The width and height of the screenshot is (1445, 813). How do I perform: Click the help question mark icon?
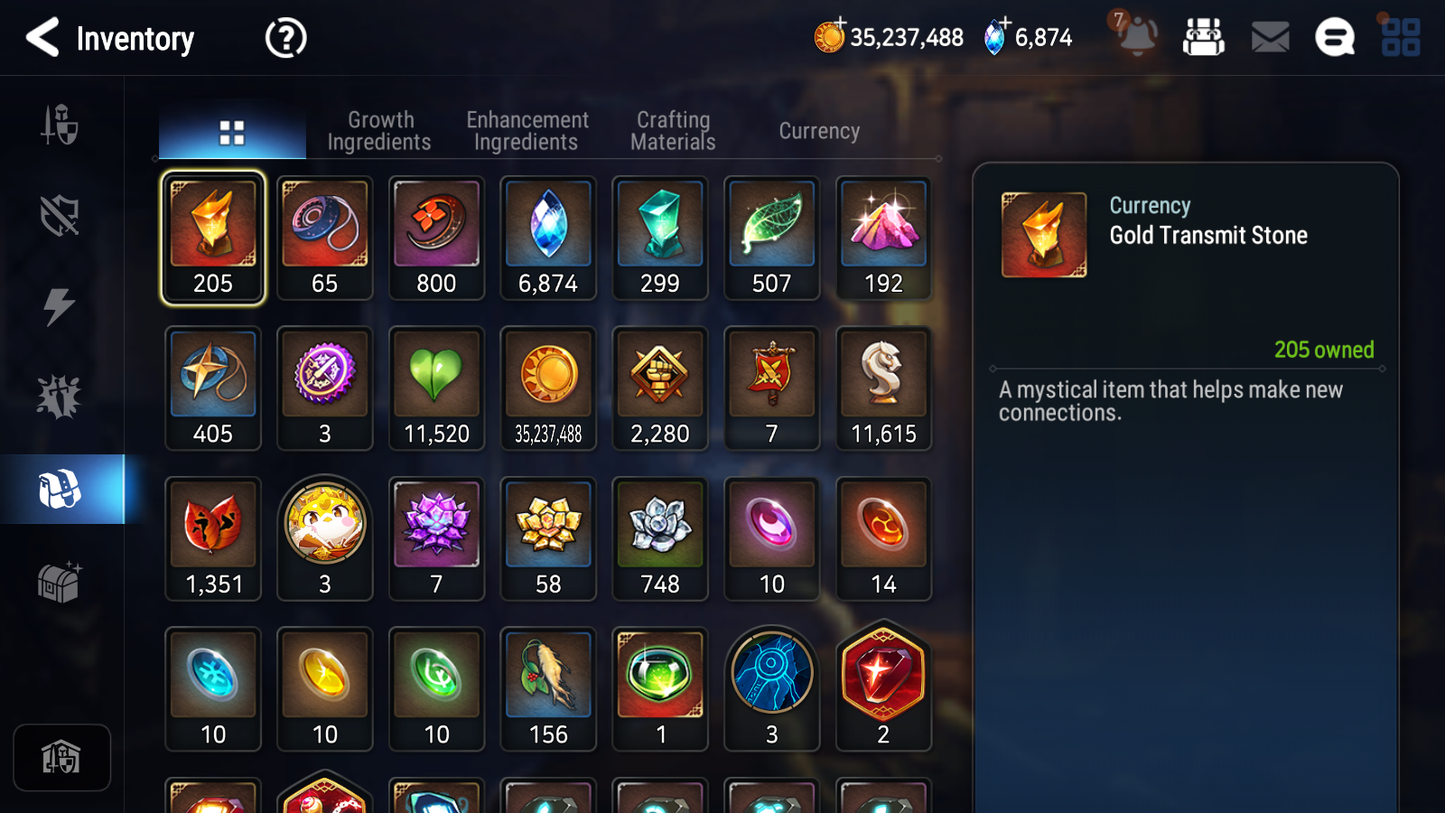pos(285,37)
